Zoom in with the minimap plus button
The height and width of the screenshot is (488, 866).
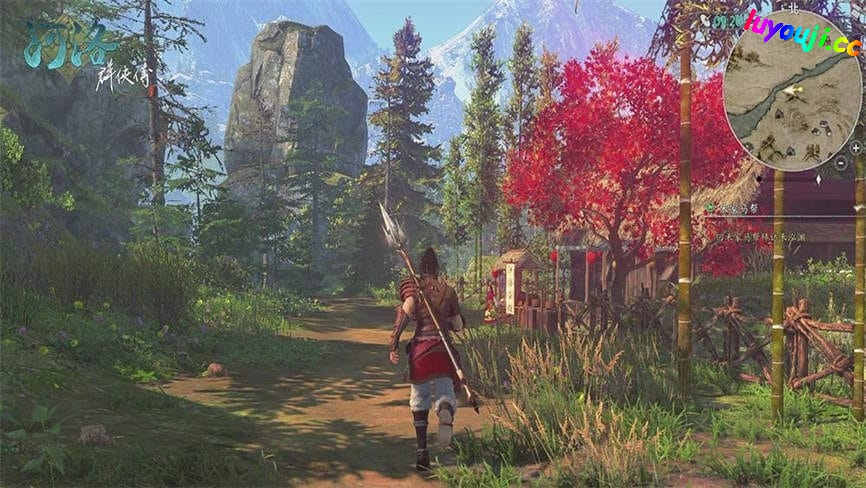(855, 147)
